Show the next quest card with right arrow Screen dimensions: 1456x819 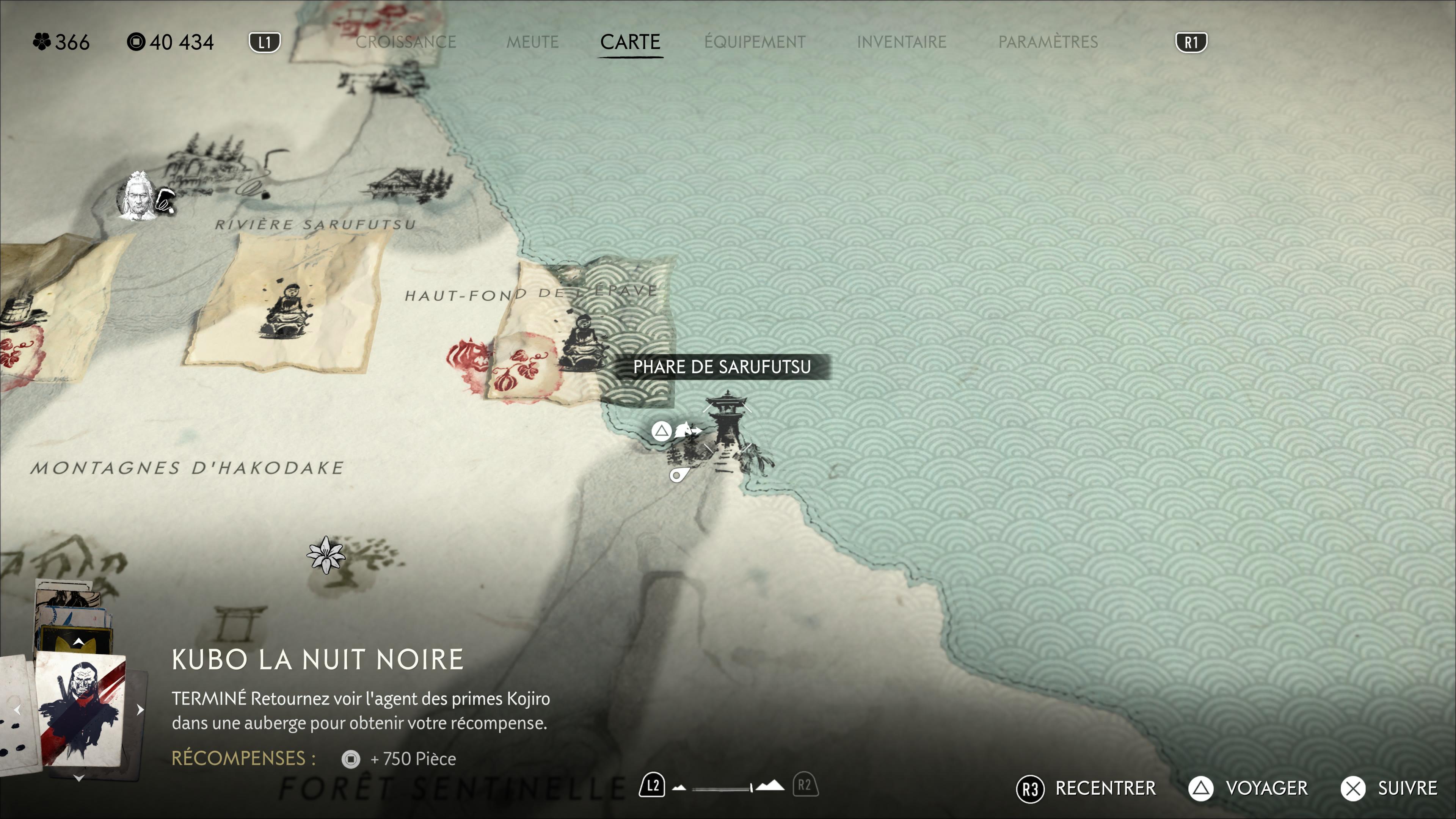pyautogui.click(x=140, y=709)
